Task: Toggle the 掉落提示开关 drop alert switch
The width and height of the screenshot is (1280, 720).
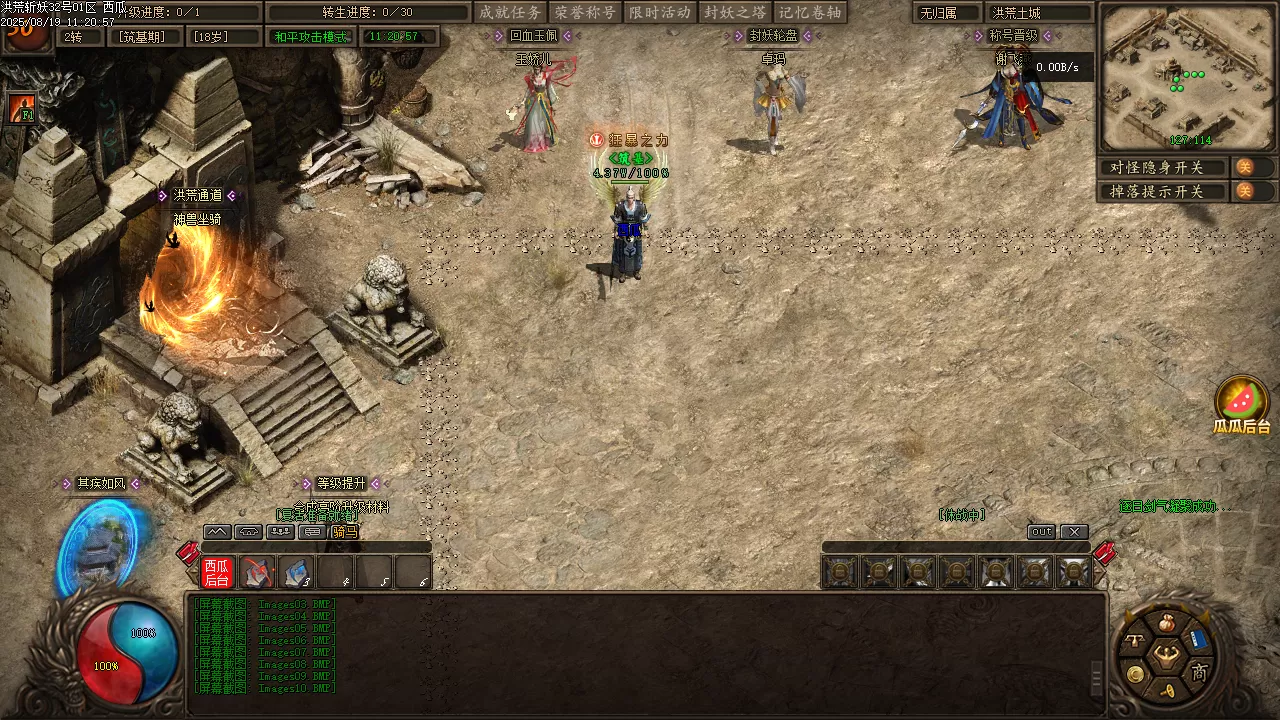Action: click(x=1245, y=191)
